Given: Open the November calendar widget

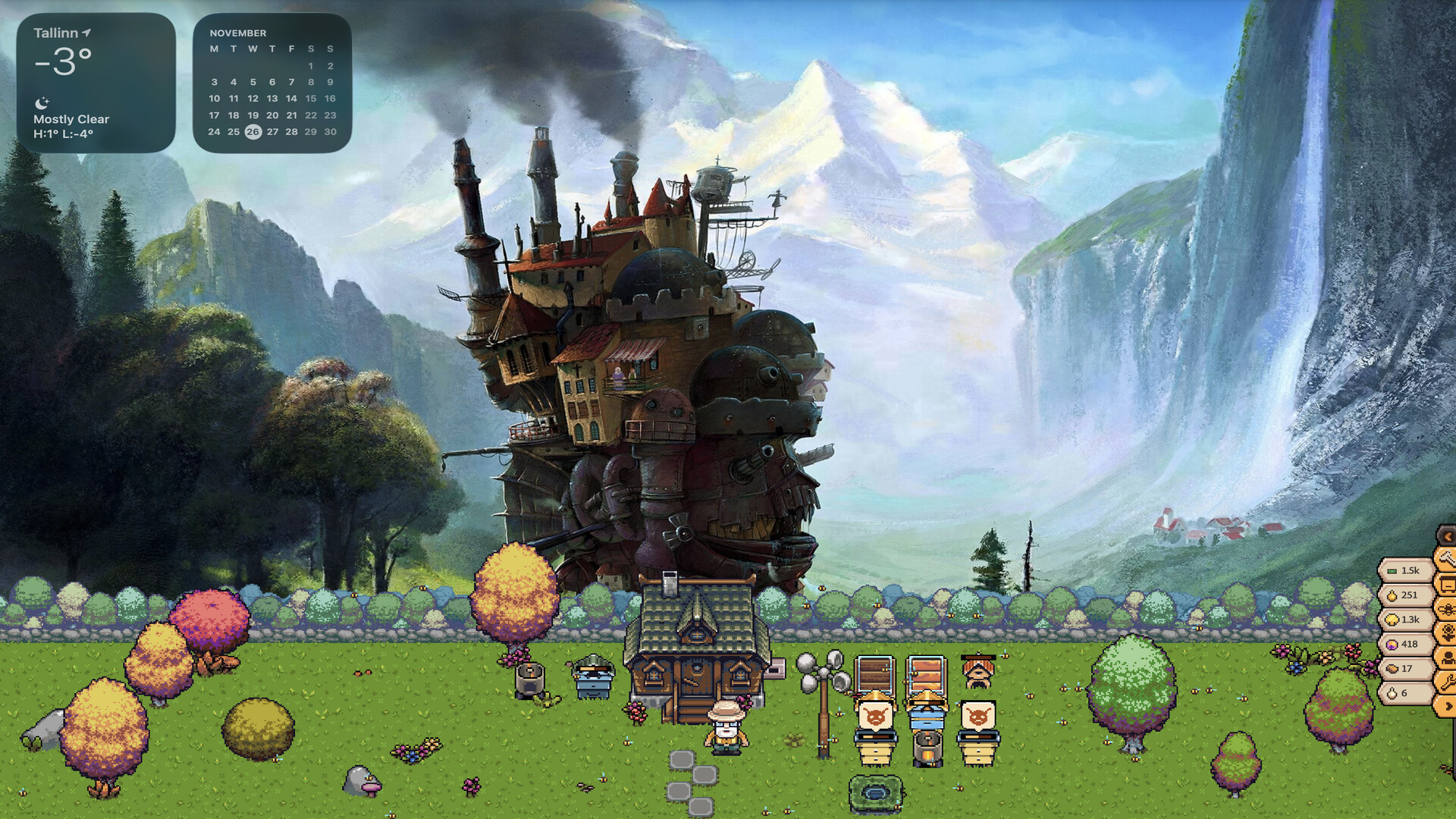Looking at the screenshot, I should click(x=272, y=83).
